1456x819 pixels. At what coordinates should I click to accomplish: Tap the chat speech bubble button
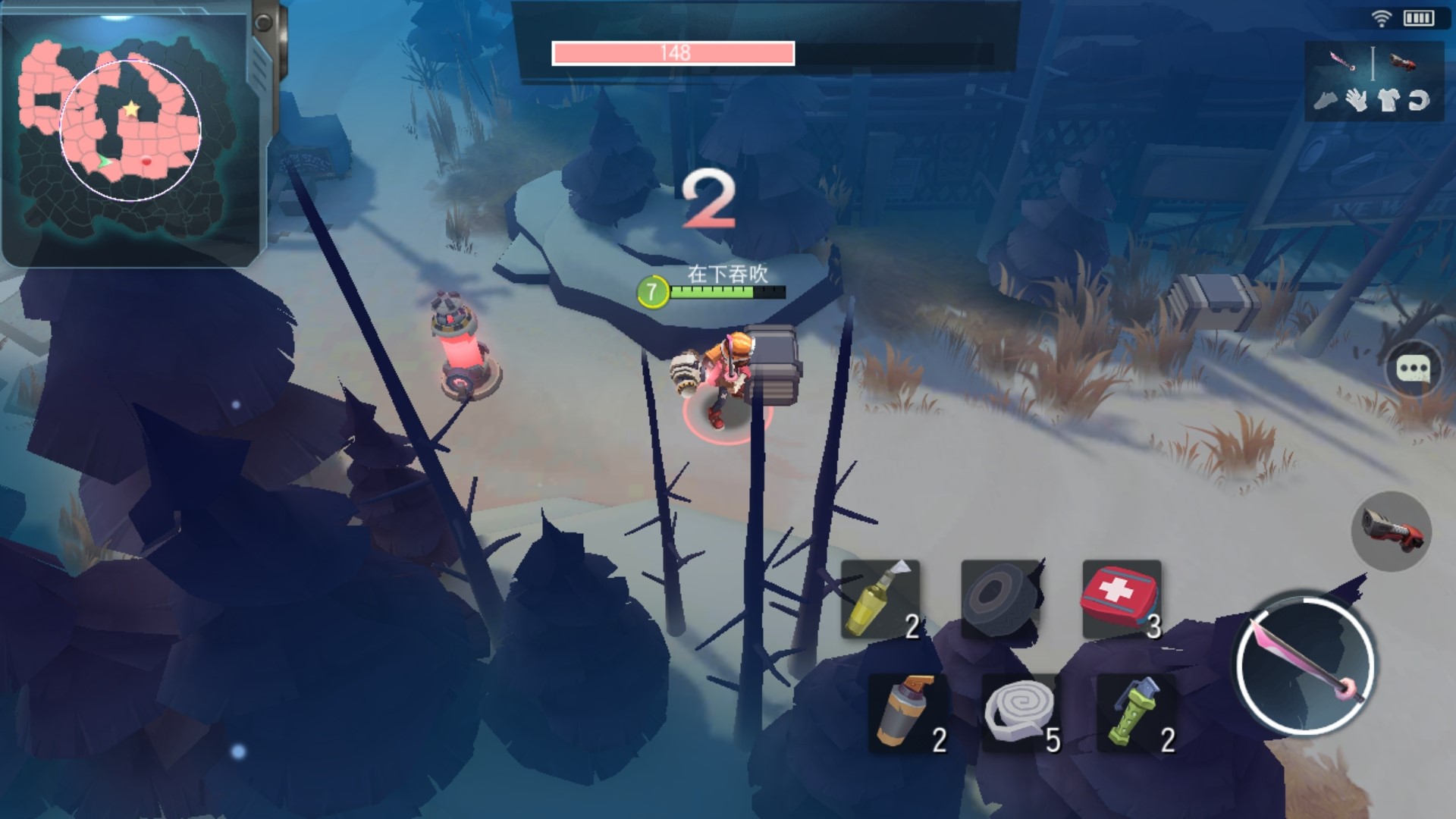tap(1414, 370)
